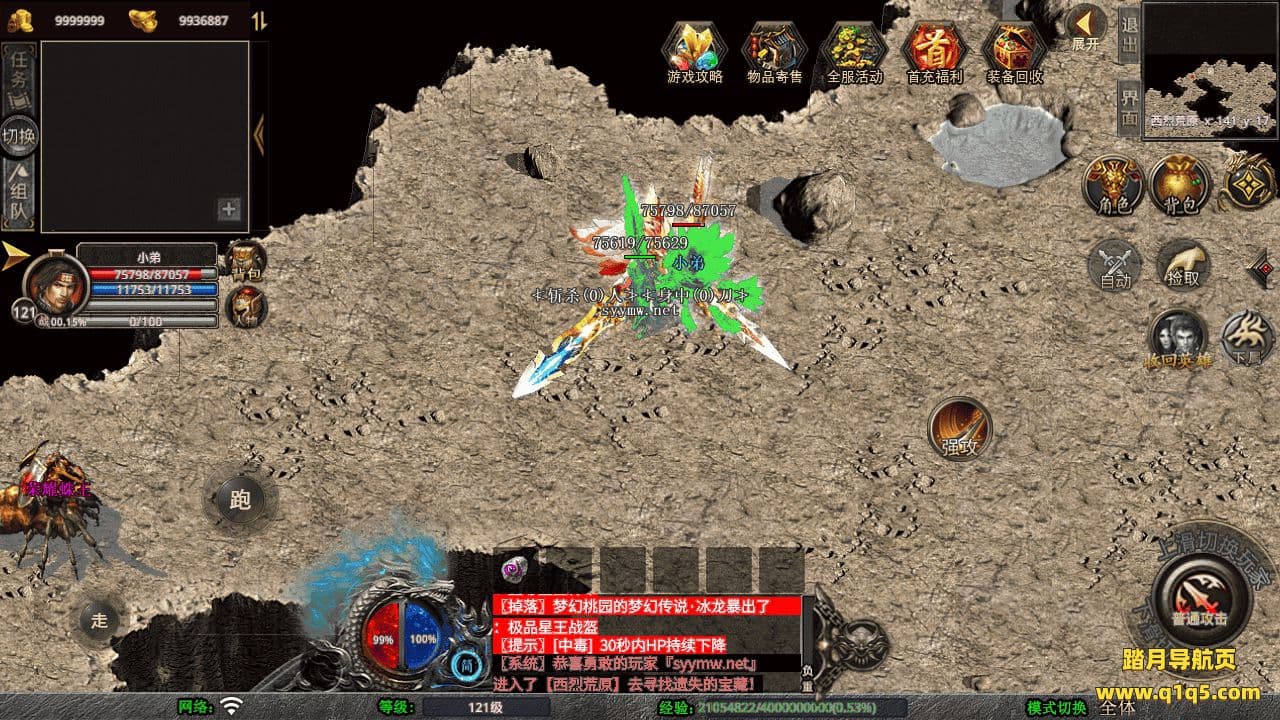Toggle 自动 auto-combat crossed swords button
Viewport: 1280px width, 720px height.
(1115, 264)
